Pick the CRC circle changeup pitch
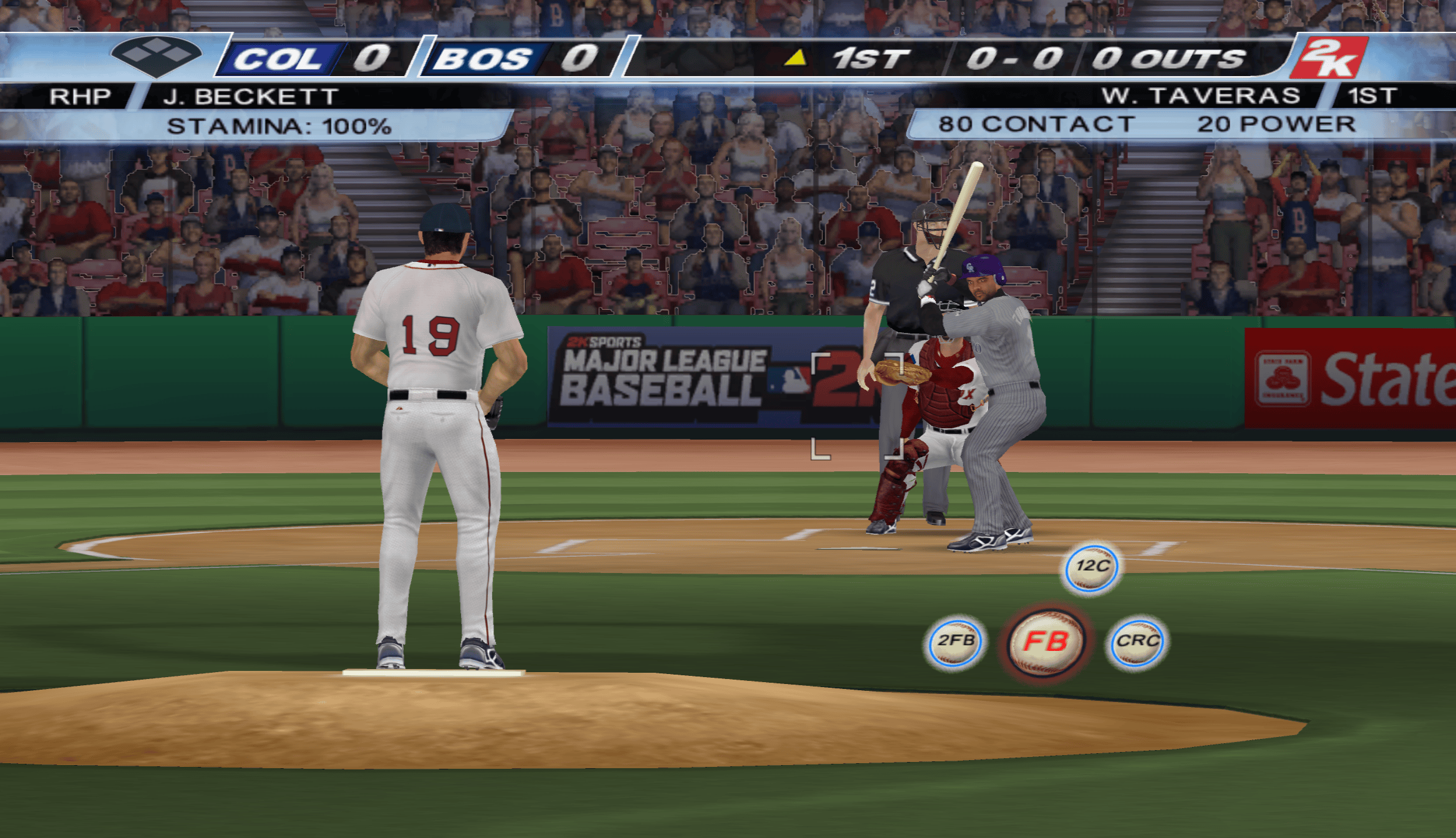1456x838 pixels. click(x=1137, y=642)
